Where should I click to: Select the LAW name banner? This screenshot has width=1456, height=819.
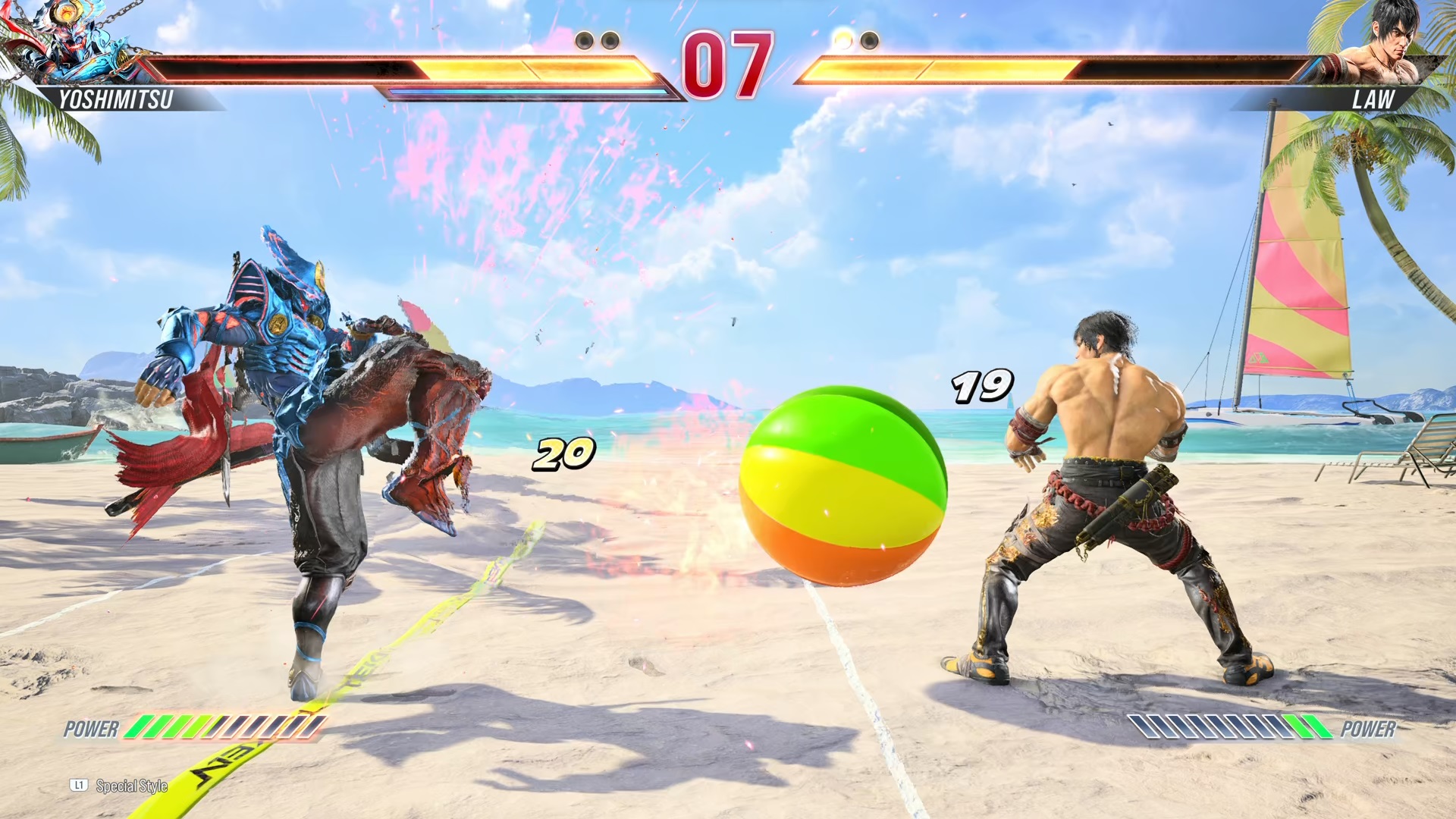click(1376, 99)
